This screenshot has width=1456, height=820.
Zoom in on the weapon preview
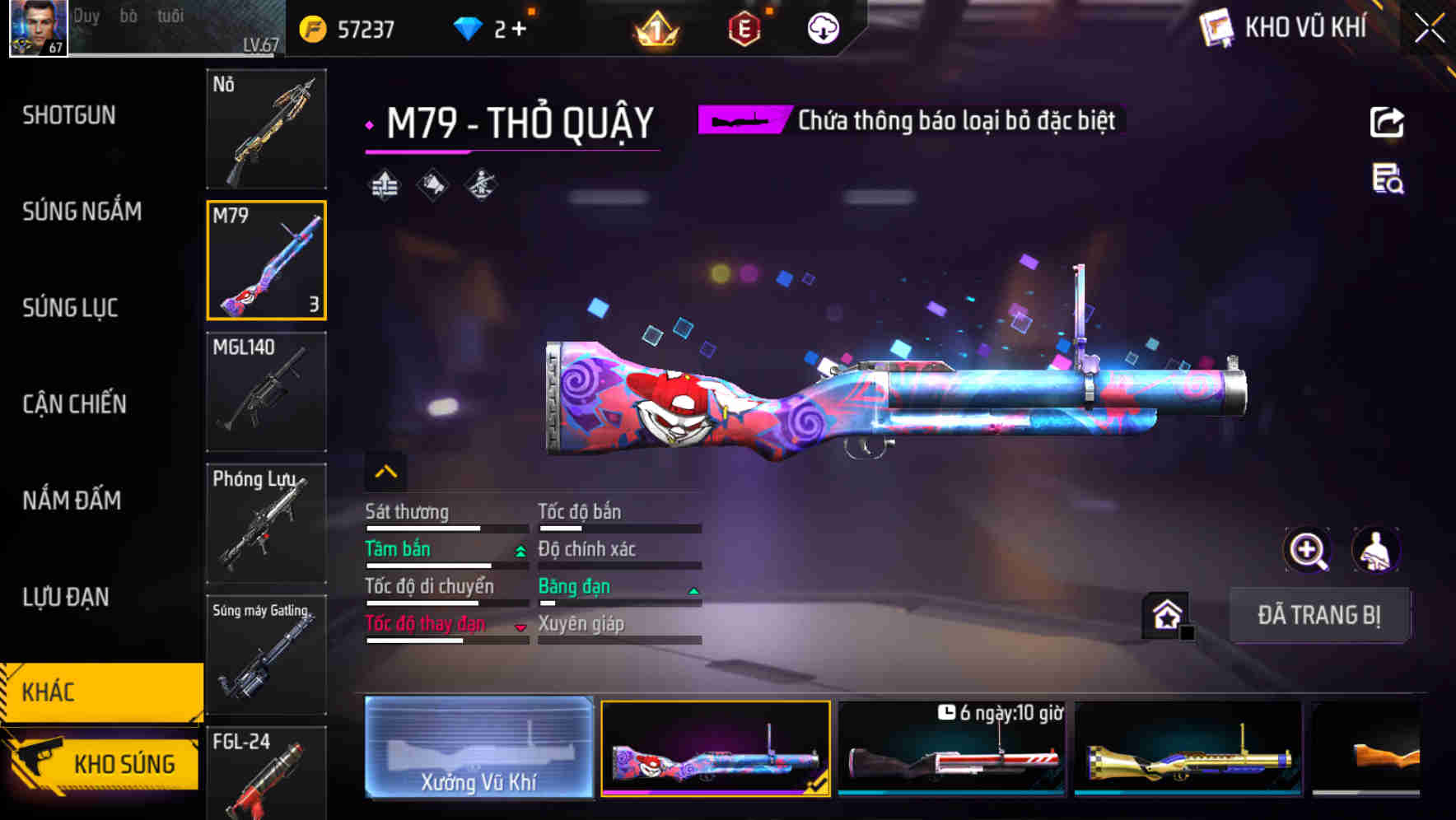click(x=1307, y=550)
